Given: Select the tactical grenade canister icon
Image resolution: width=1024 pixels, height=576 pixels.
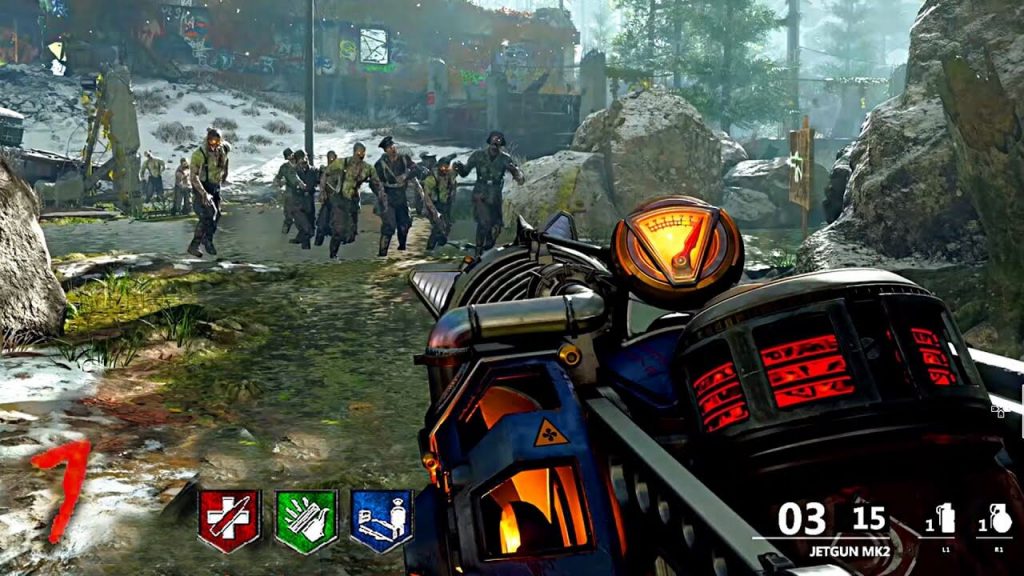Looking at the screenshot, I should point(946,519).
